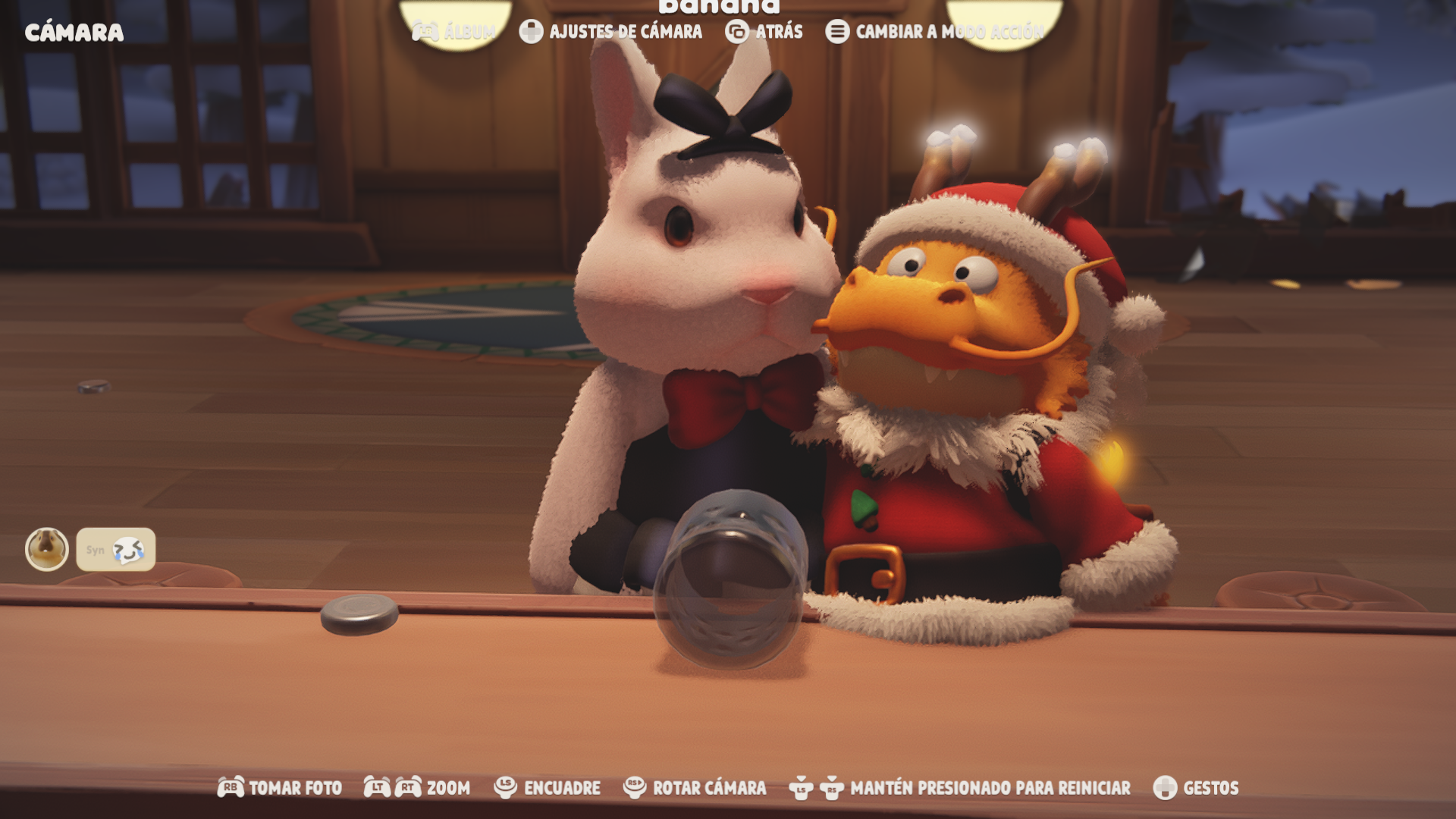Image resolution: width=1456 pixels, height=819 pixels.
Task: Select Cambiar a Modo Acción
Action: (x=935, y=32)
